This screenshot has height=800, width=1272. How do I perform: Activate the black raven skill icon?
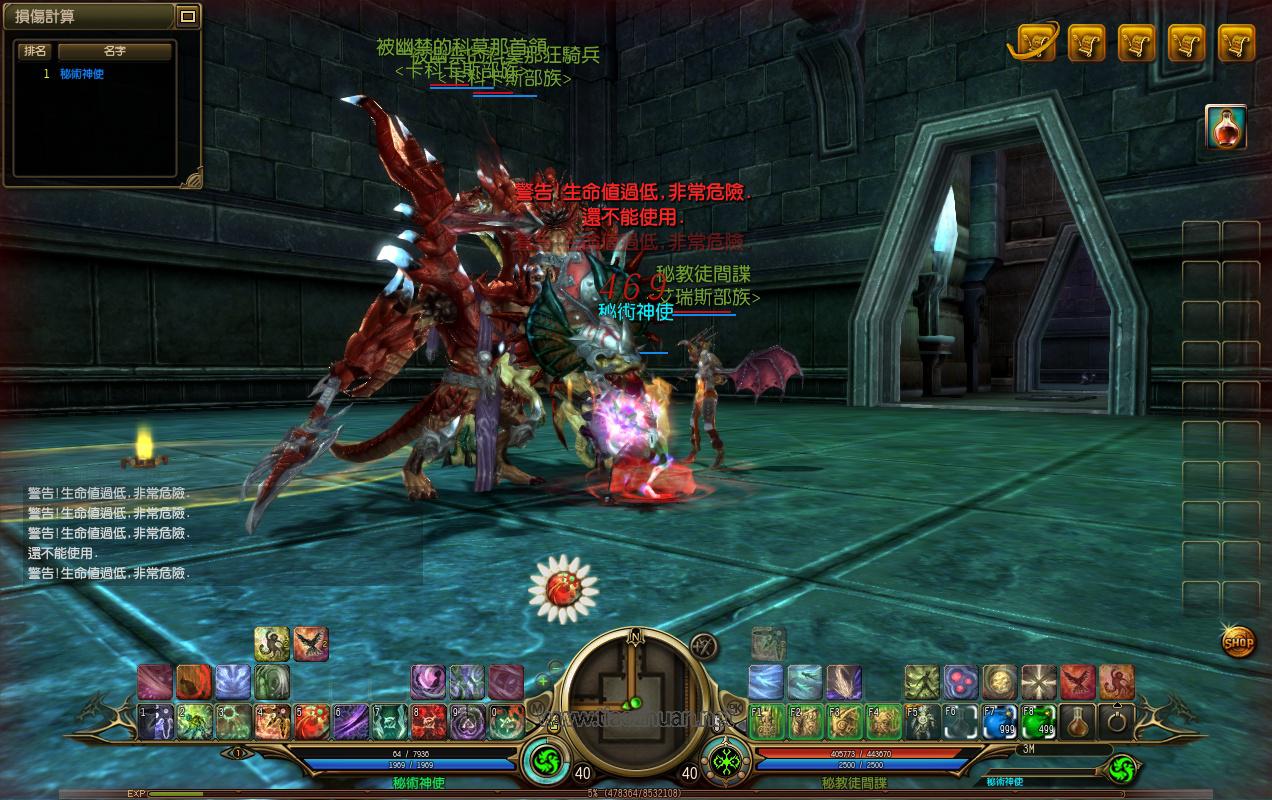pyautogui.click(x=311, y=645)
